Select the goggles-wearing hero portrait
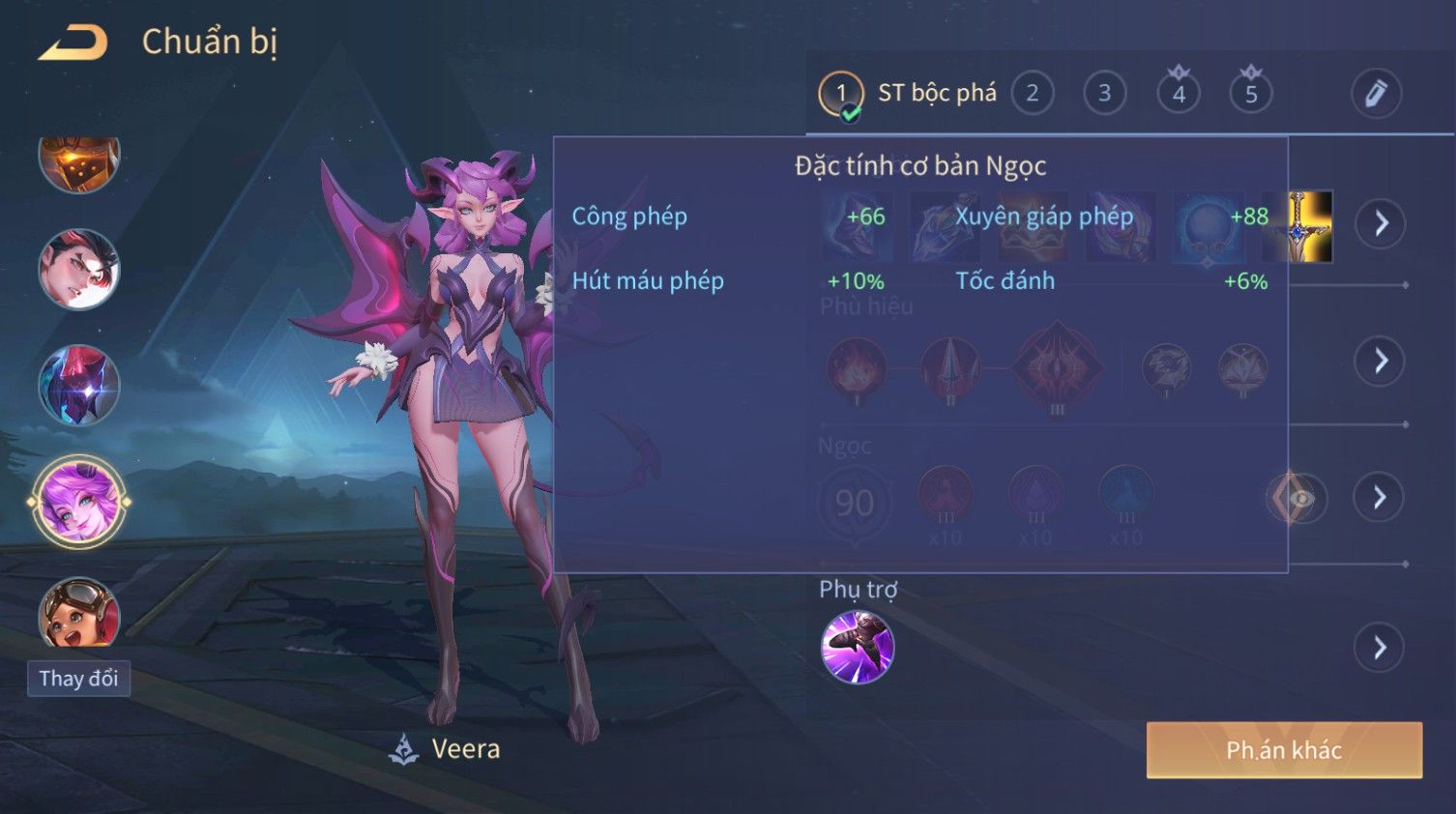 79,615
